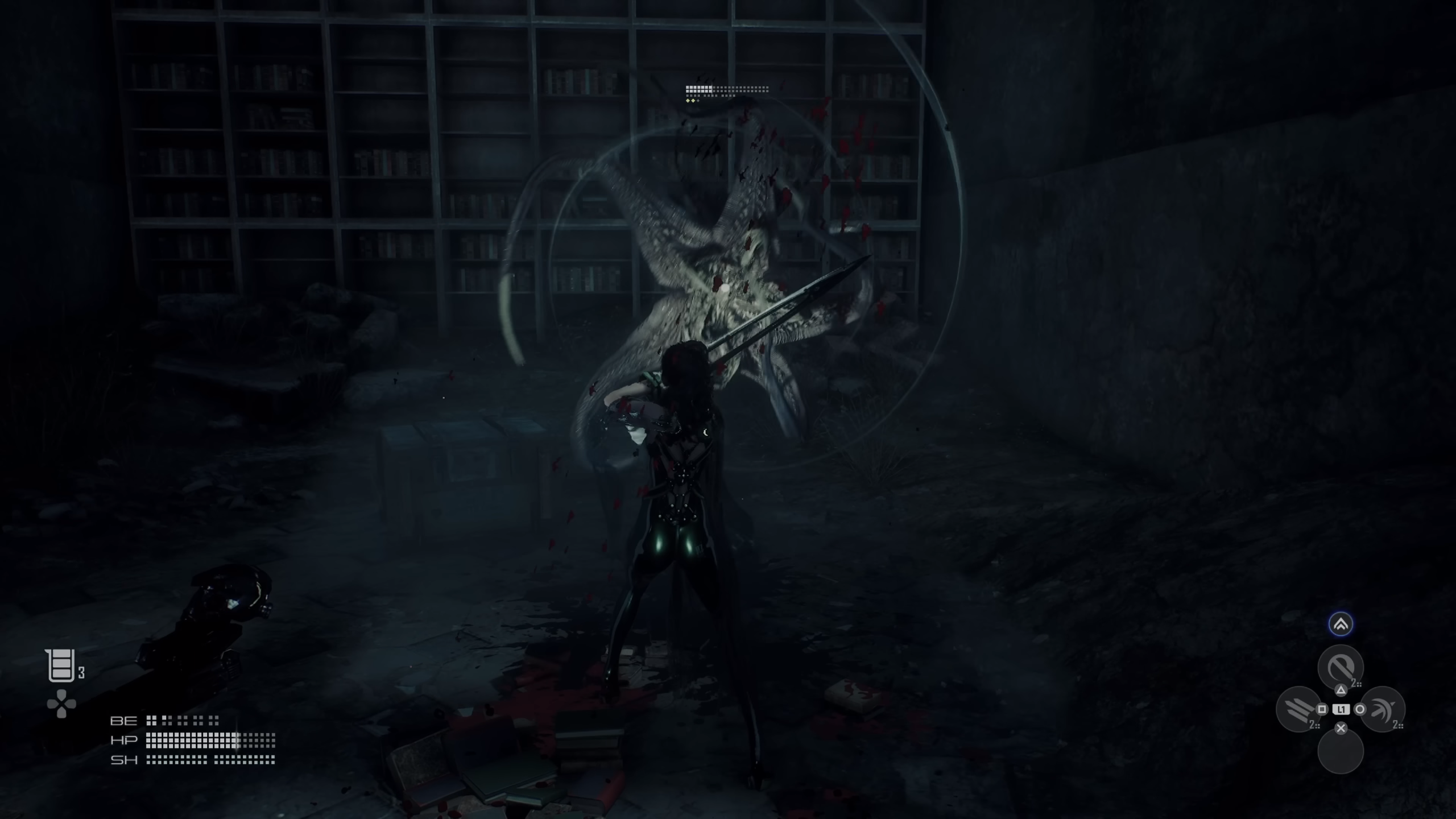Trigger the top circular slash Beta skill
The image size is (1456, 819).
coord(1341,667)
